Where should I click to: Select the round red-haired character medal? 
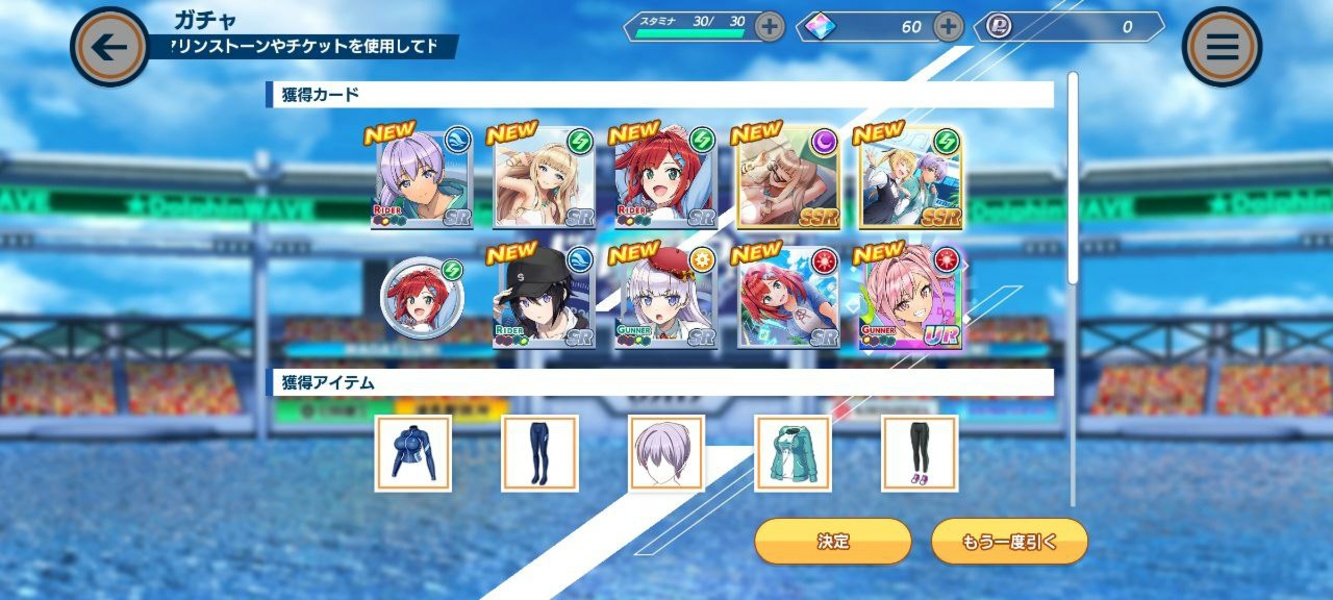click(421, 299)
